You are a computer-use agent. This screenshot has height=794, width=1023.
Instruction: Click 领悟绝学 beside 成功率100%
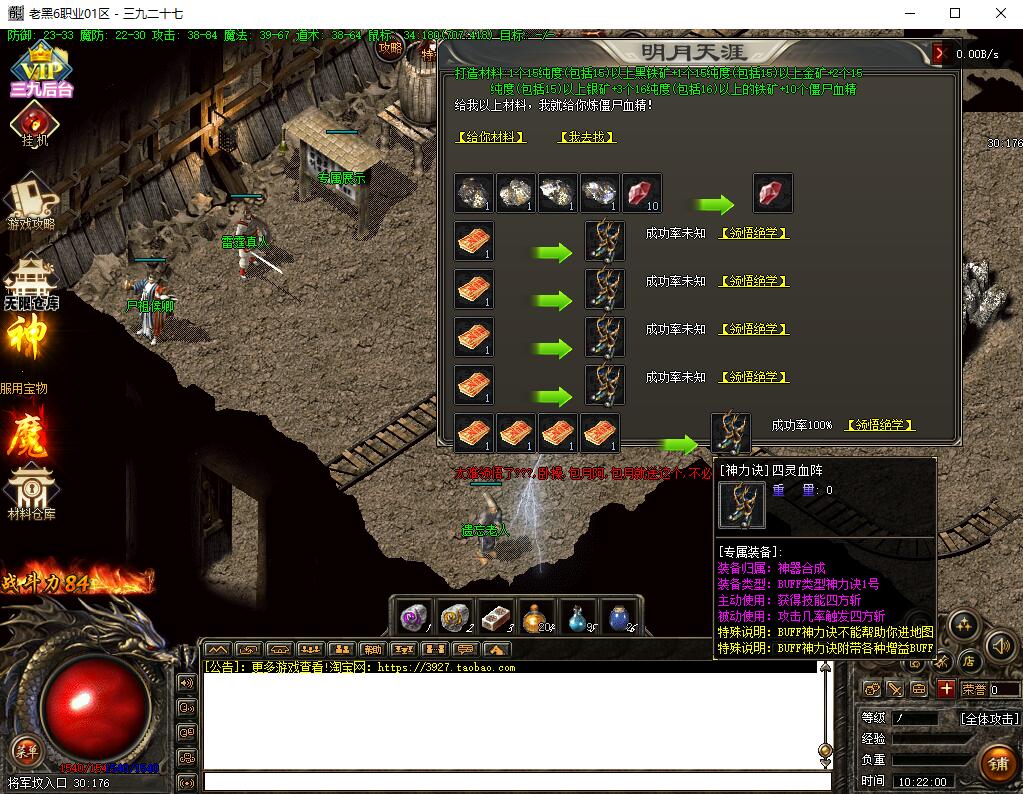point(879,425)
